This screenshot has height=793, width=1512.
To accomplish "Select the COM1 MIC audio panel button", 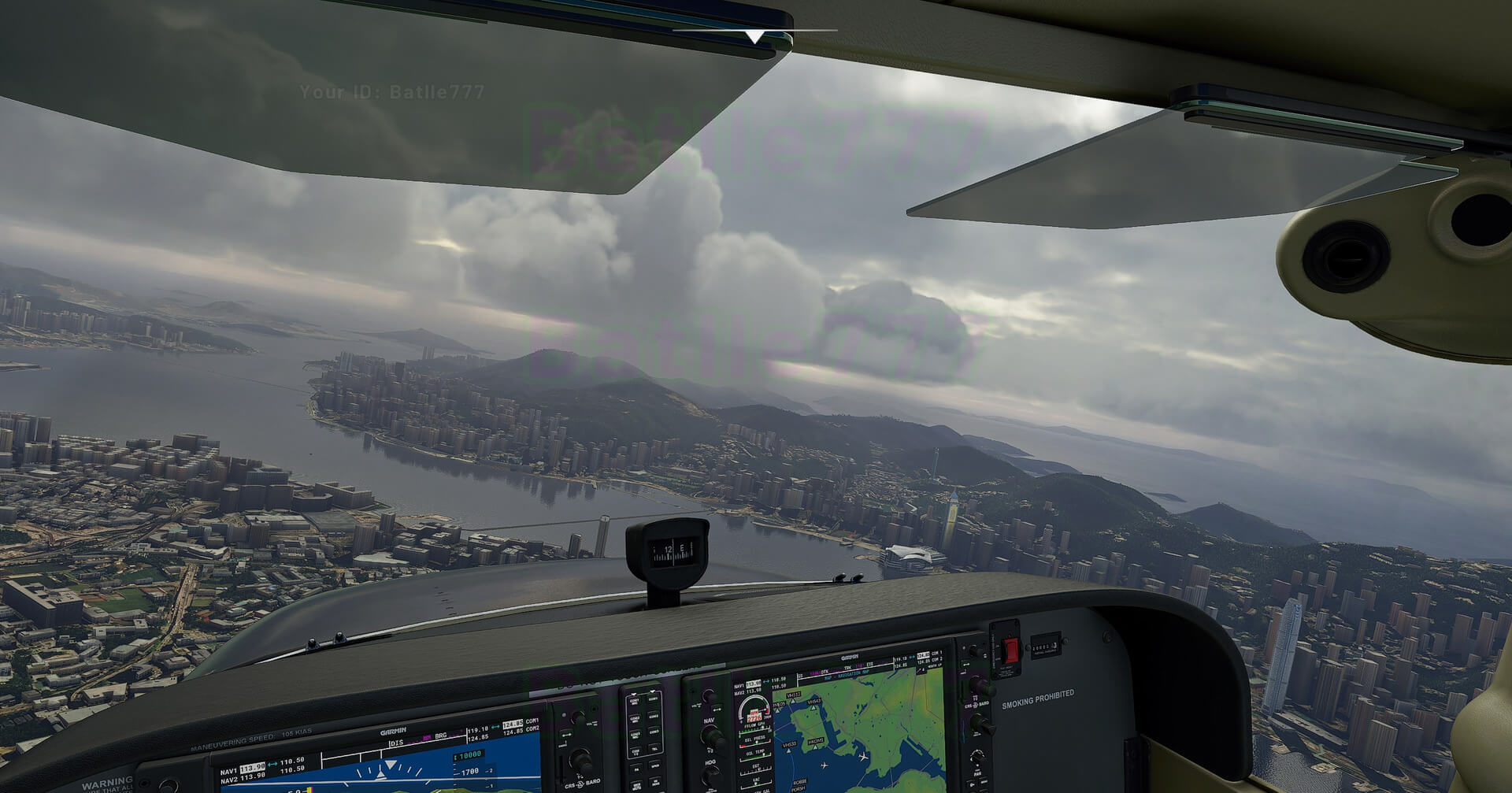I will [635, 700].
